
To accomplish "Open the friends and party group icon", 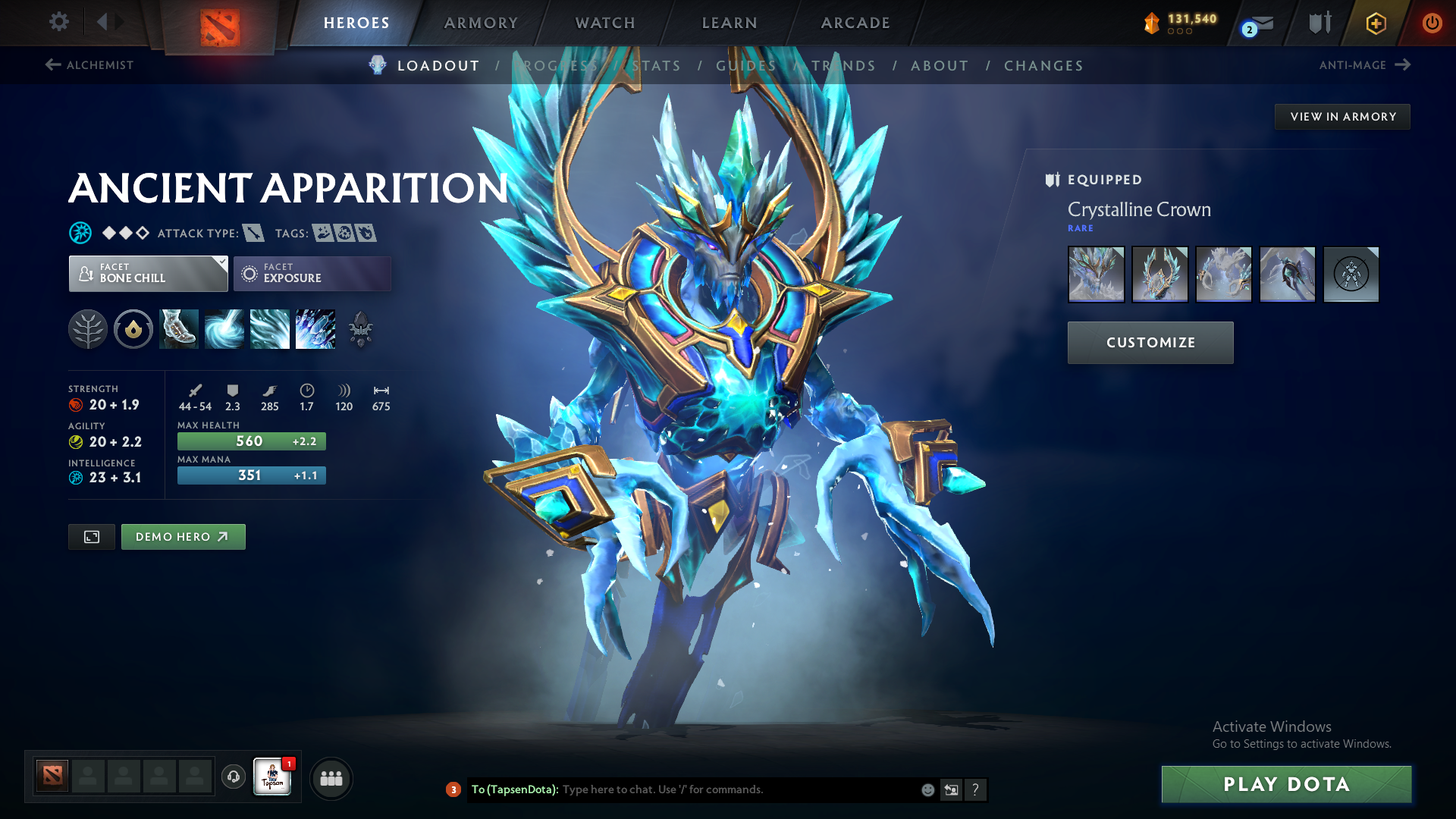I will (331, 777).
